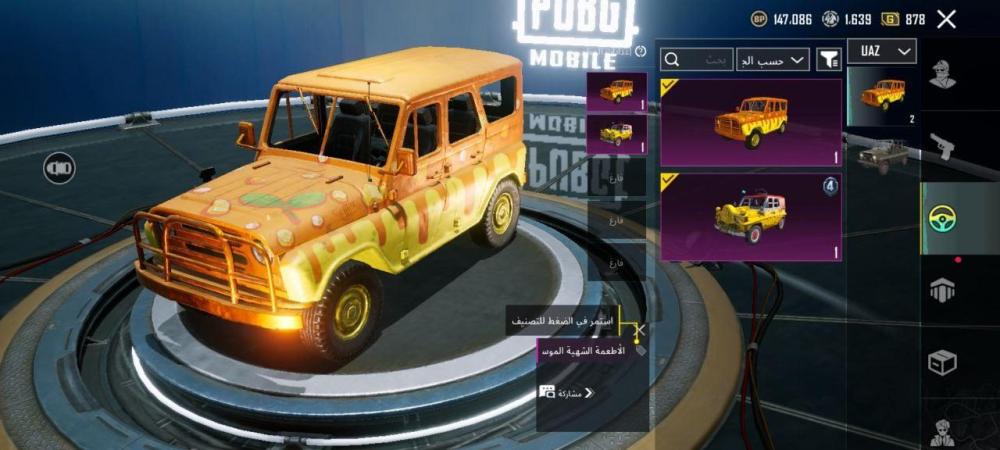Select the yellow level 4 UAZ skin card
1000x450 pixels.
pos(750,217)
